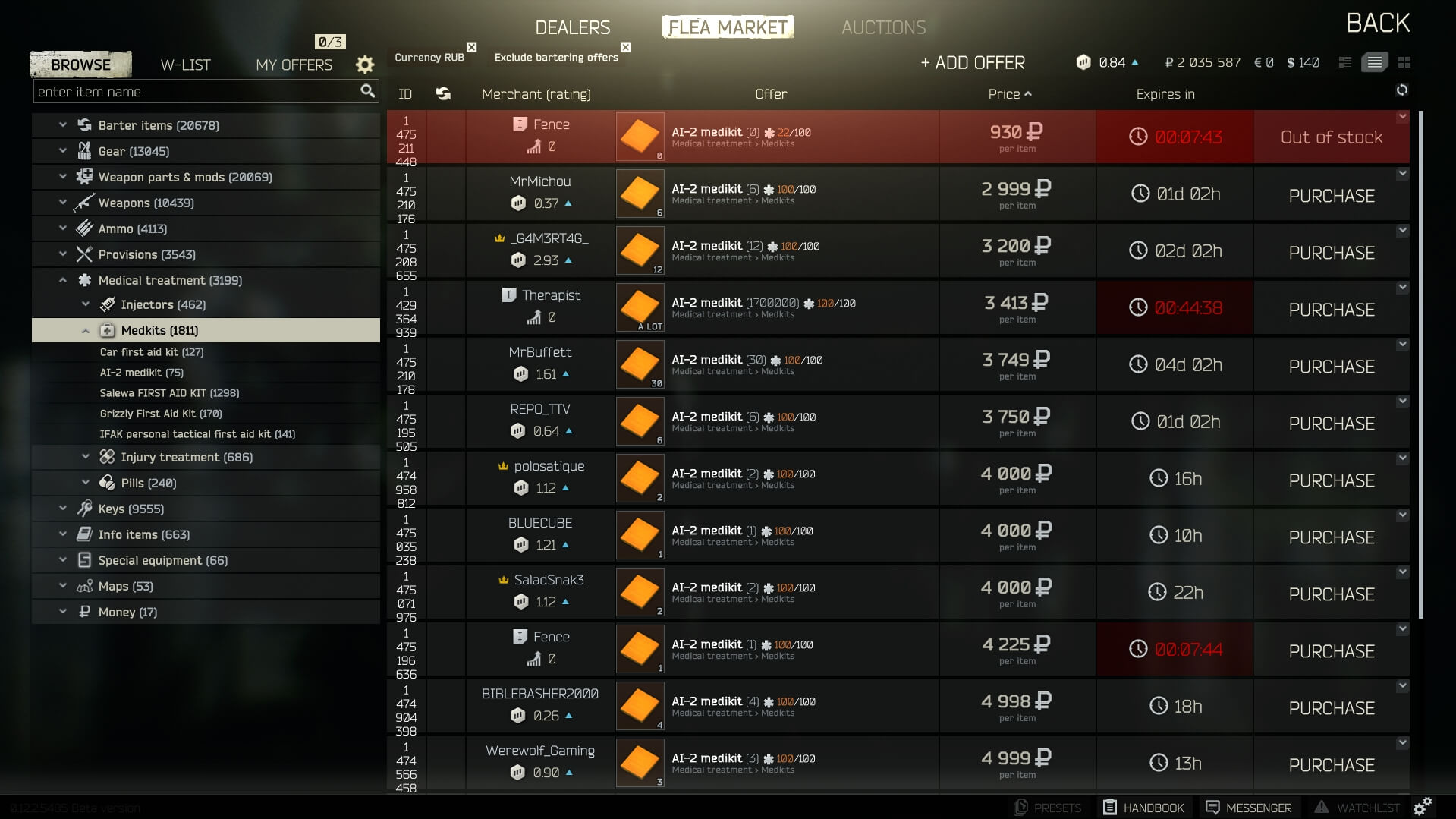
Task: Switch to the DEALERS tab
Action: (x=571, y=27)
